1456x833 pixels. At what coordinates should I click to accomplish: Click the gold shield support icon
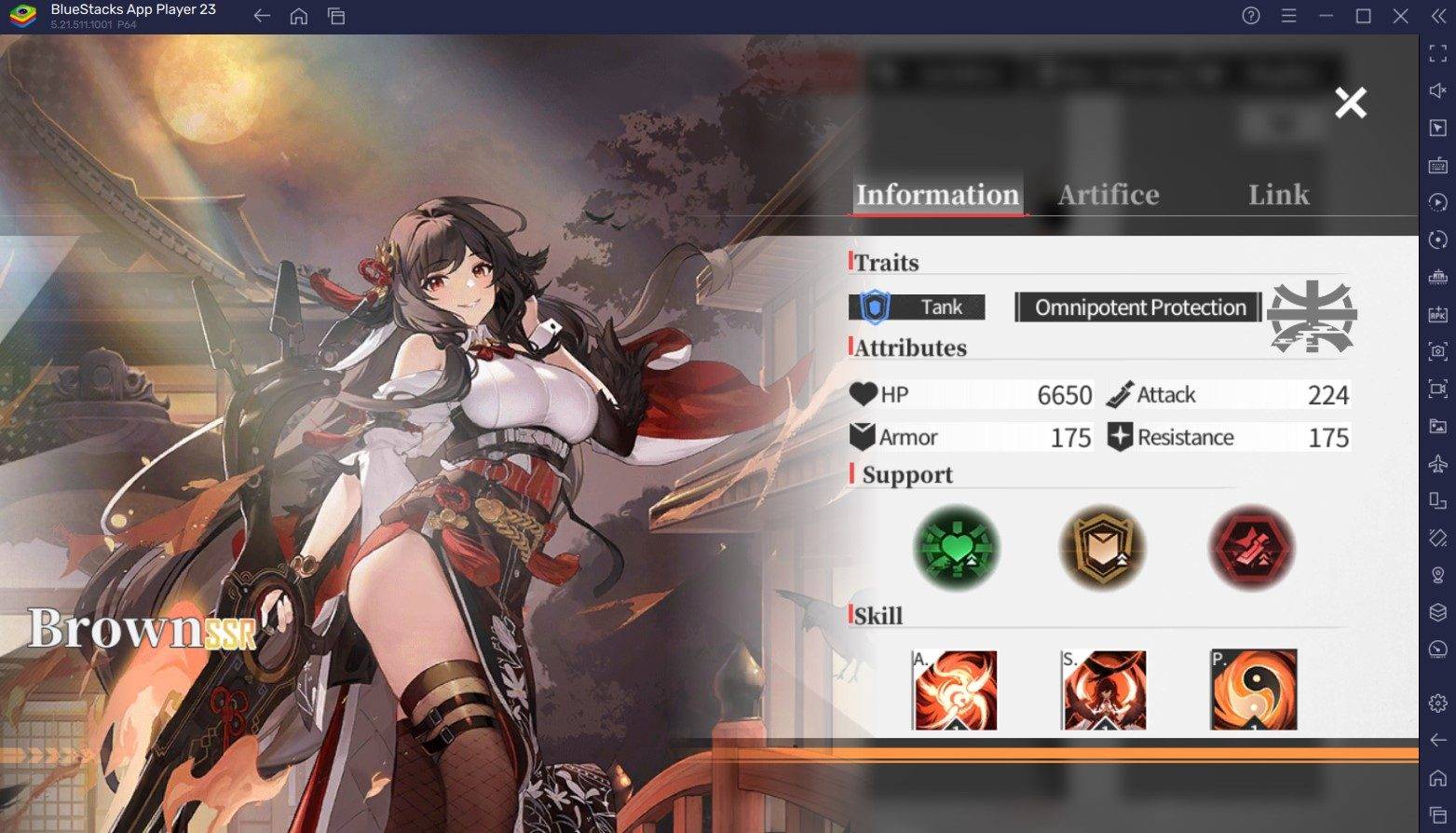pyautogui.click(x=1103, y=549)
